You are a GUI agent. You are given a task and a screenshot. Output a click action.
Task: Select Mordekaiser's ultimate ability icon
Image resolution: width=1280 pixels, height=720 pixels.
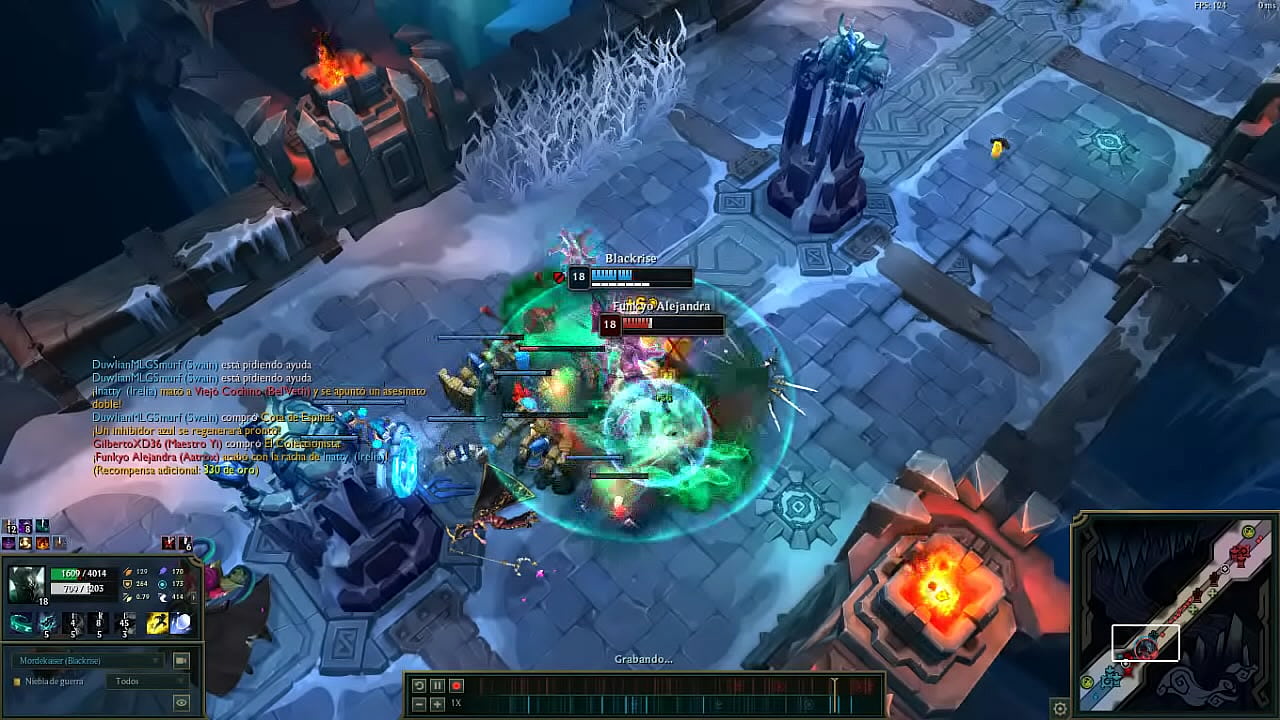click(x=125, y=623)
